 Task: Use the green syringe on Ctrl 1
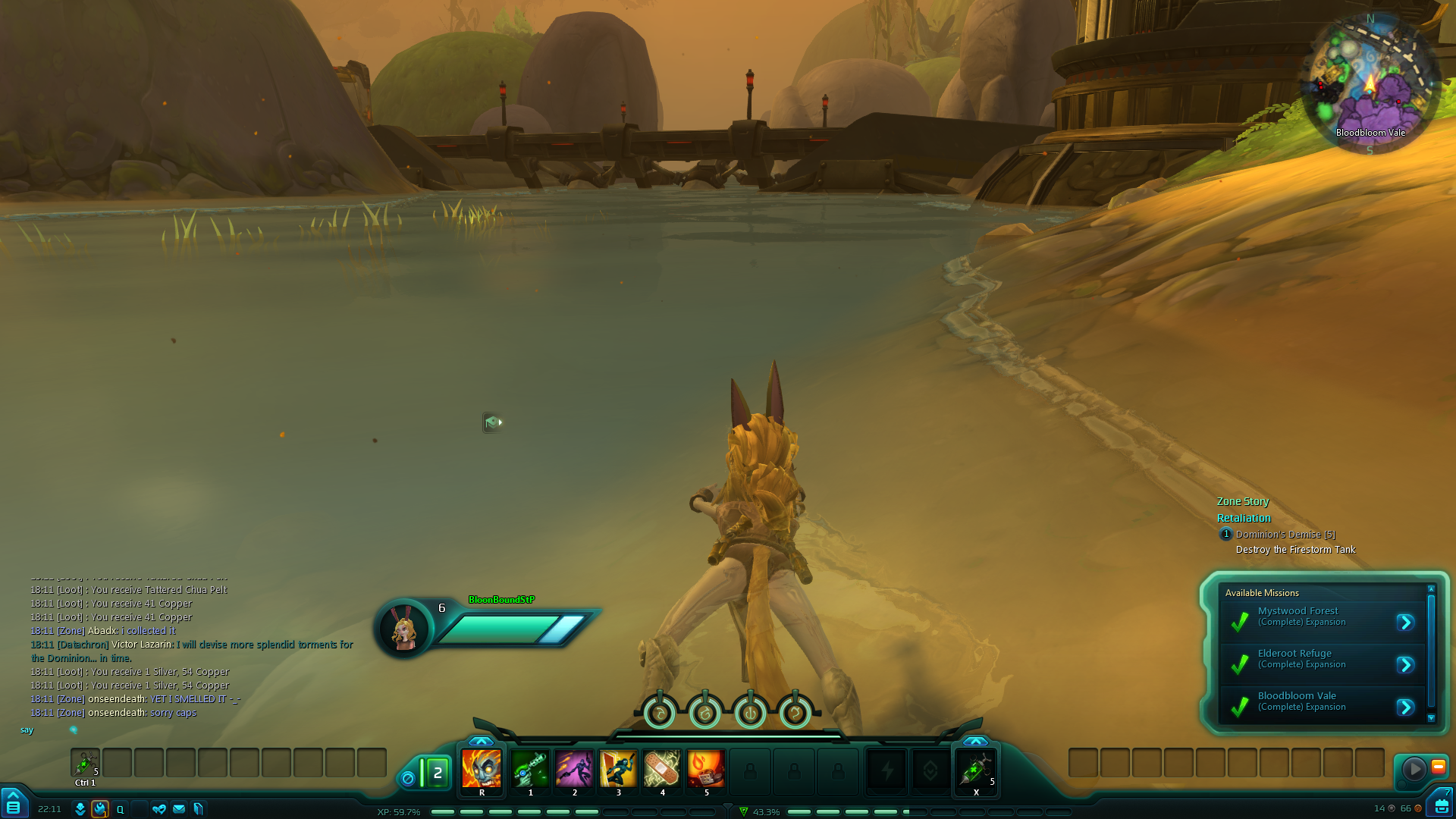(x=85, y=763)
